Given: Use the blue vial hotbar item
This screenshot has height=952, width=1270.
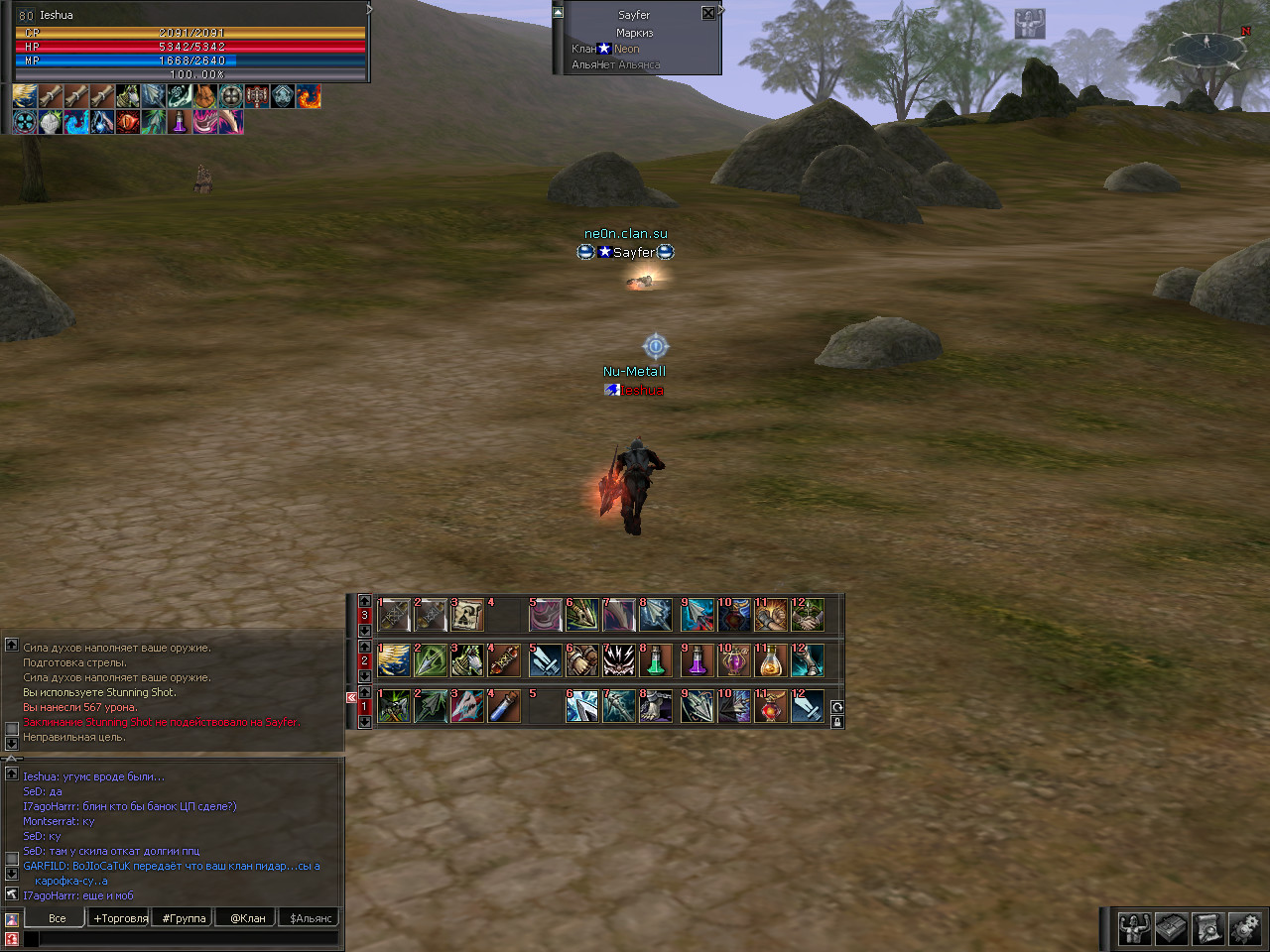Looking at the screenshot, I should [x=505, y=706].
